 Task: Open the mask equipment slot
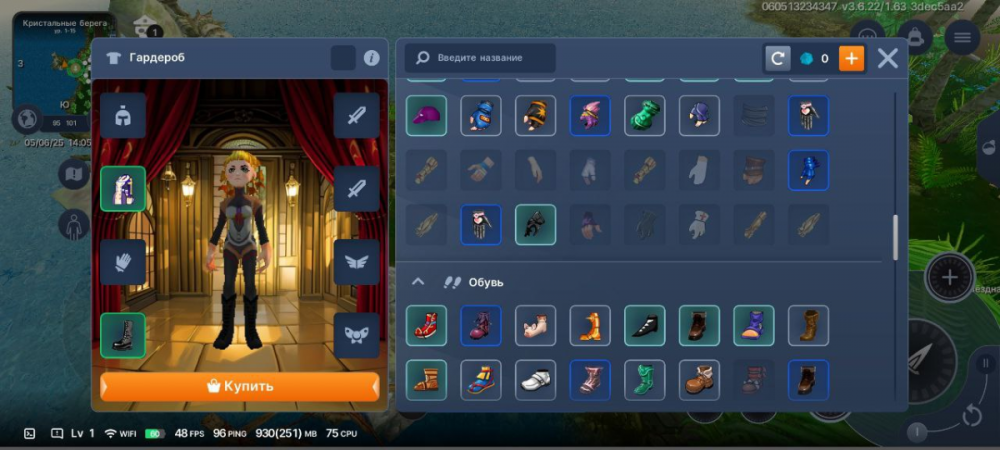(x=356, y=335)
